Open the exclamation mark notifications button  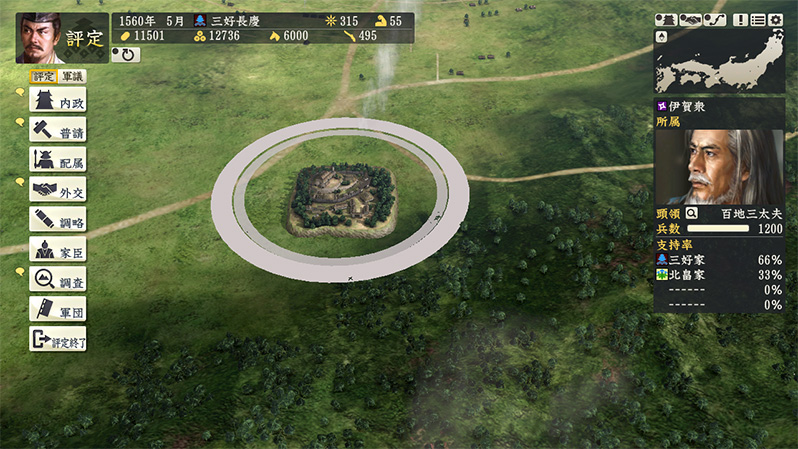(x=741, y=20)
